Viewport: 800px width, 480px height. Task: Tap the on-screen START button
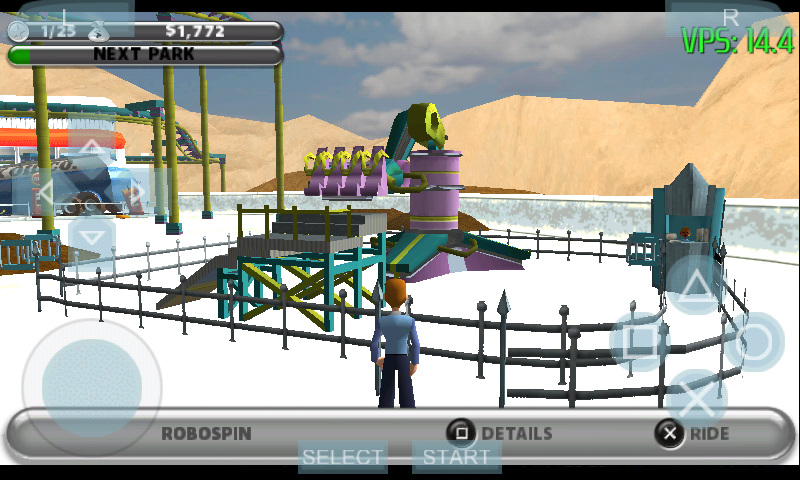click(x=456, y=457)
